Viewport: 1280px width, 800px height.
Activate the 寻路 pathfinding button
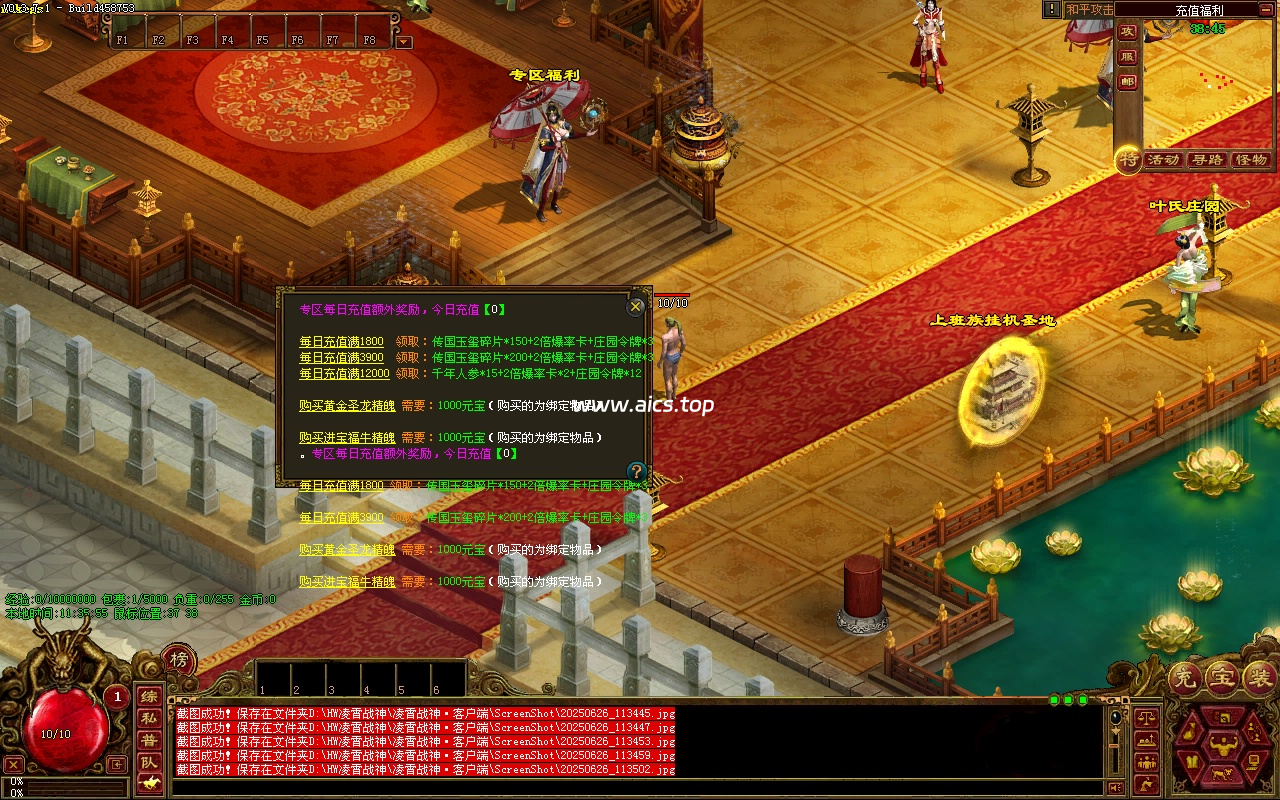point(1207,160)
